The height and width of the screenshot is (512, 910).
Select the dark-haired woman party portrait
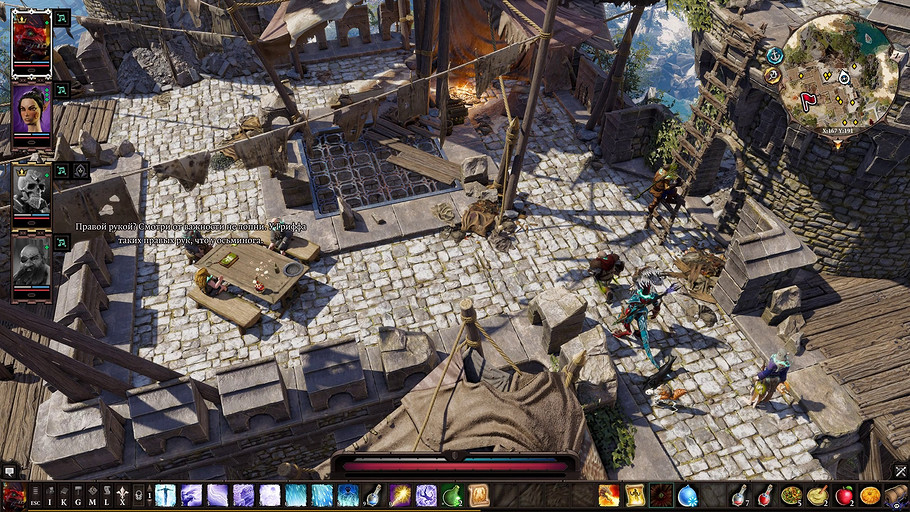click(x=31, y=108)
